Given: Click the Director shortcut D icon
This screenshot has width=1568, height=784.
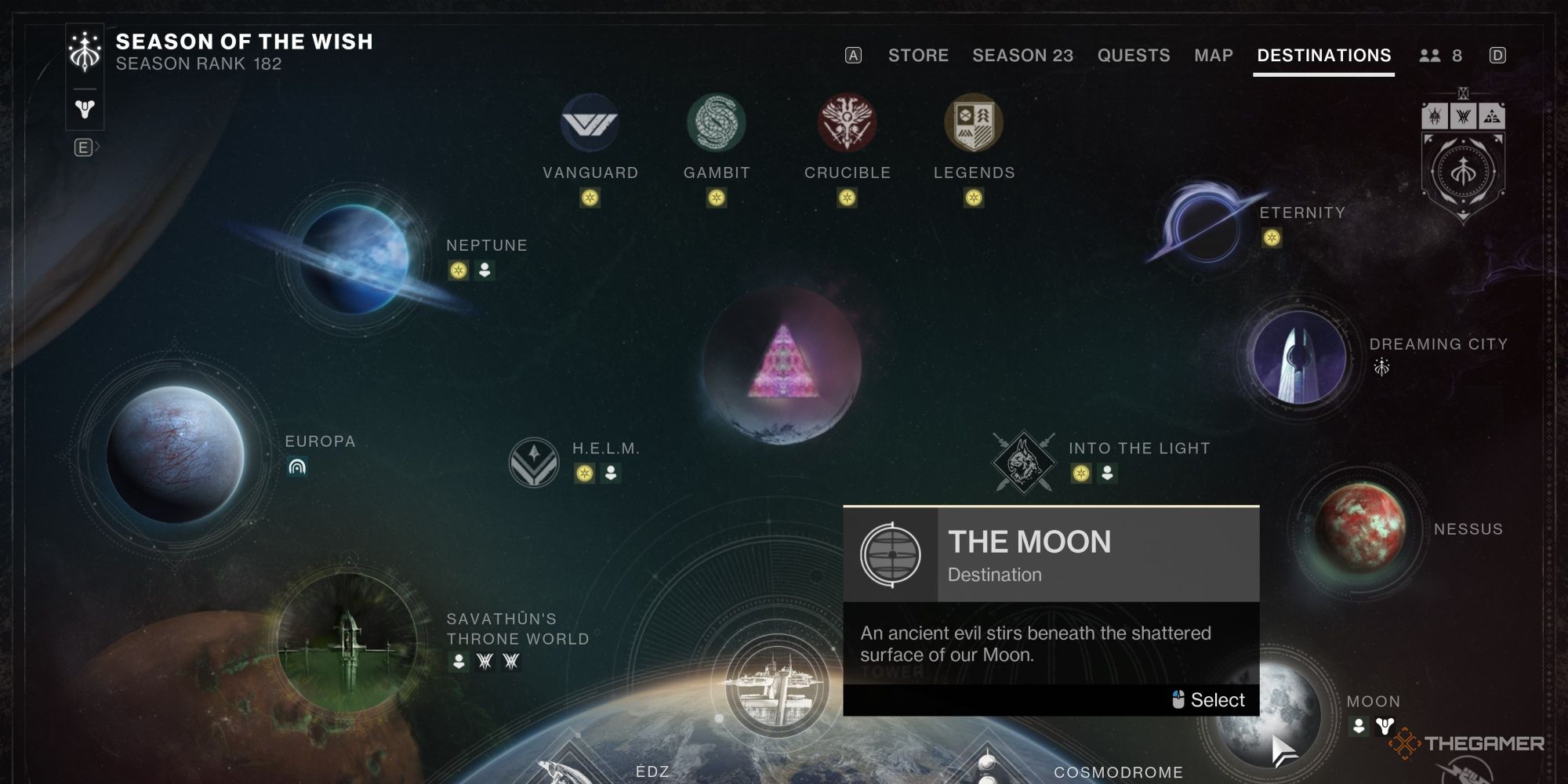Looking at the screenshot, I should [x=1498, y=56].
